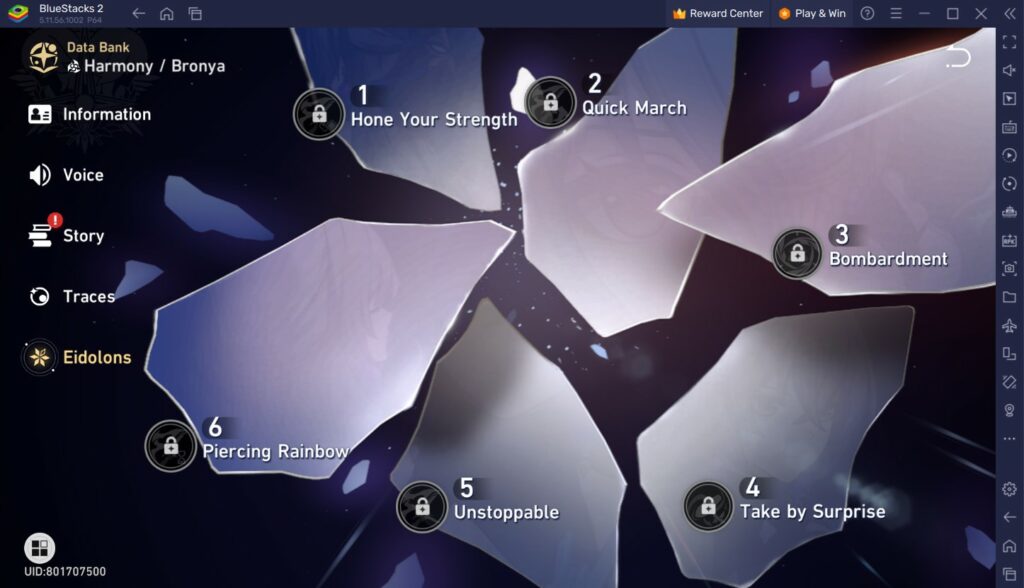Screen dimensions: 1024x588
Task: Click the Piercing Rainbow eidolon
Action: [x=171, y=446]
